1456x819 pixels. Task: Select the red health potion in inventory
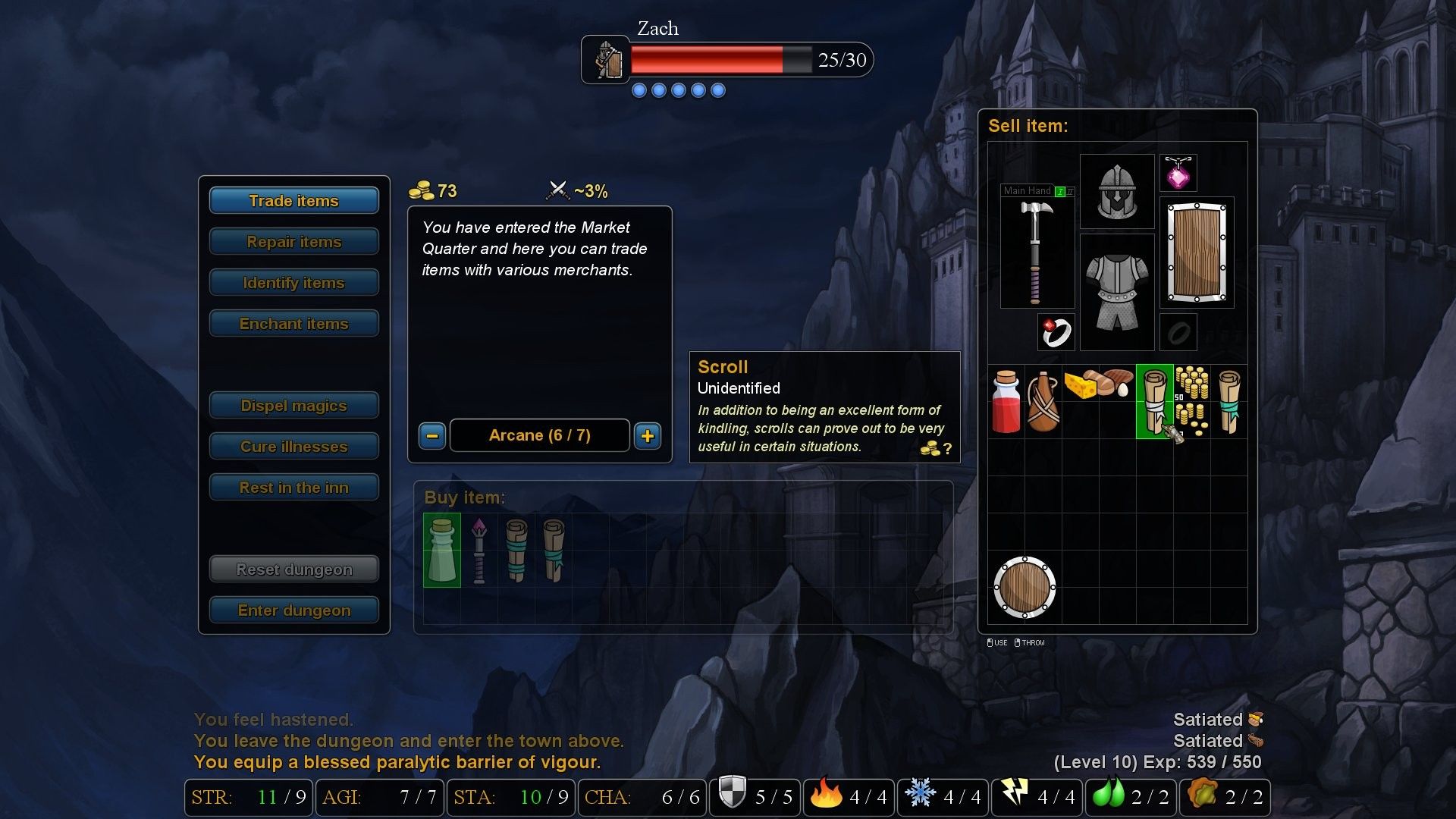1006,402
